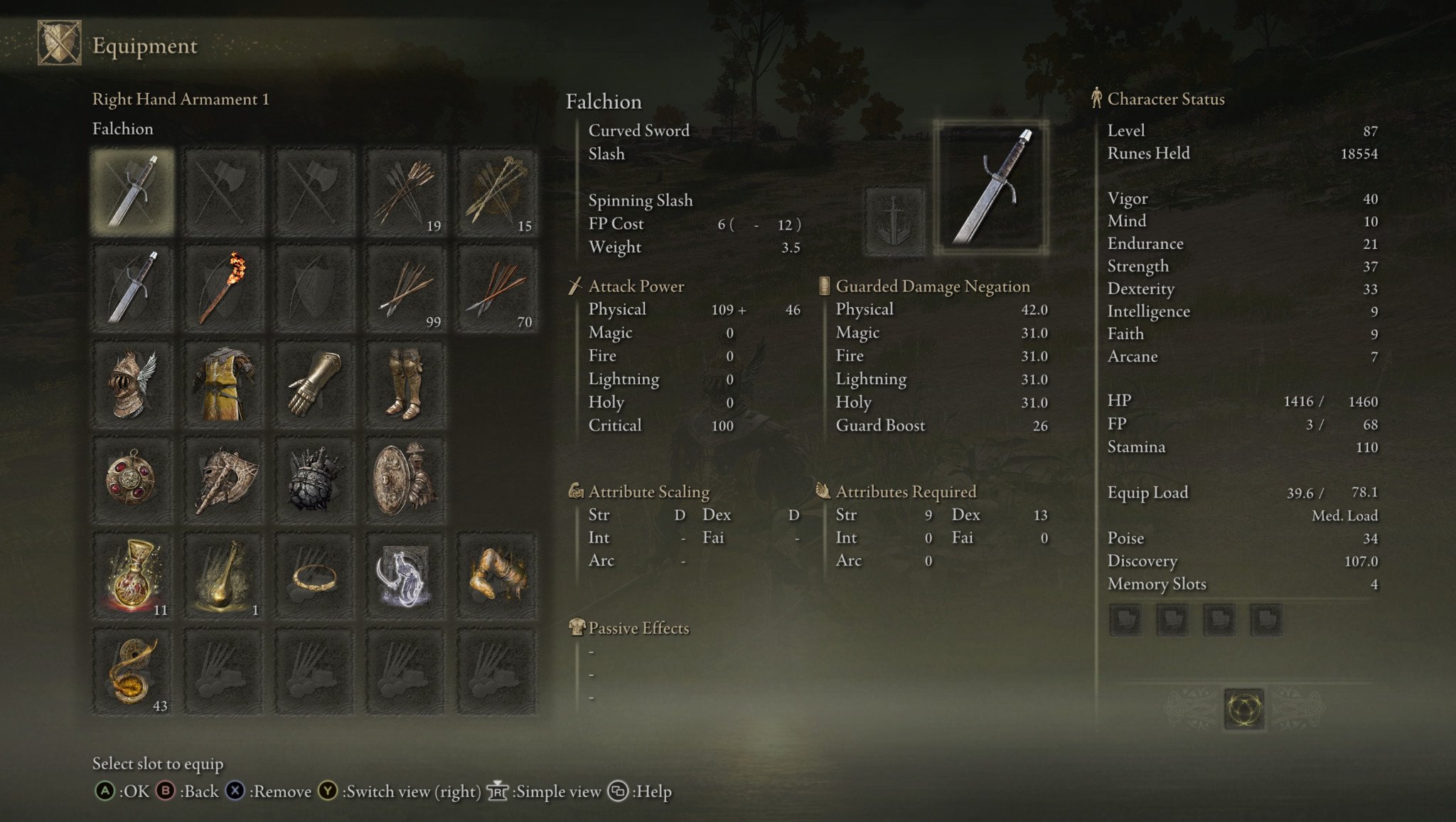Select the dark spiked talisman slot
The image size is (1456, 822).
pyautogui.click(x=315, y=481)
